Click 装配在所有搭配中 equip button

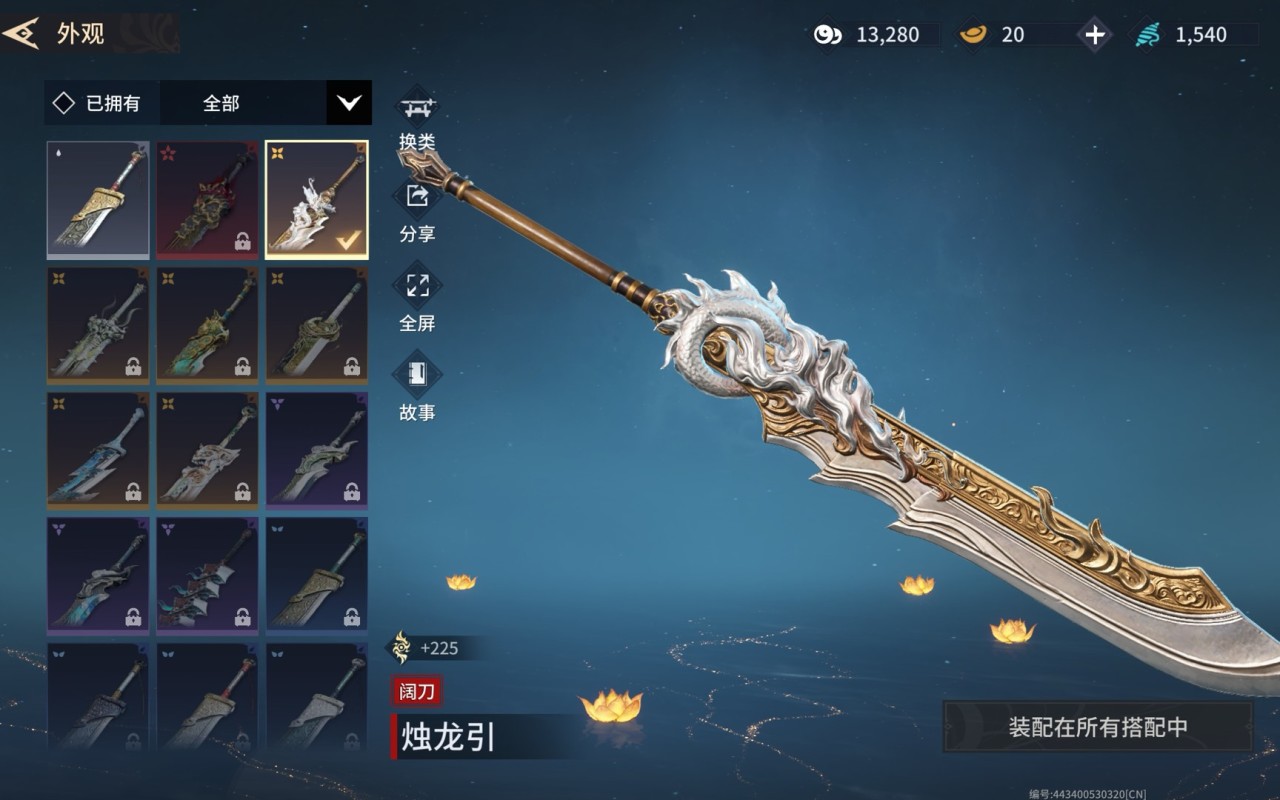coord(1097,727)
